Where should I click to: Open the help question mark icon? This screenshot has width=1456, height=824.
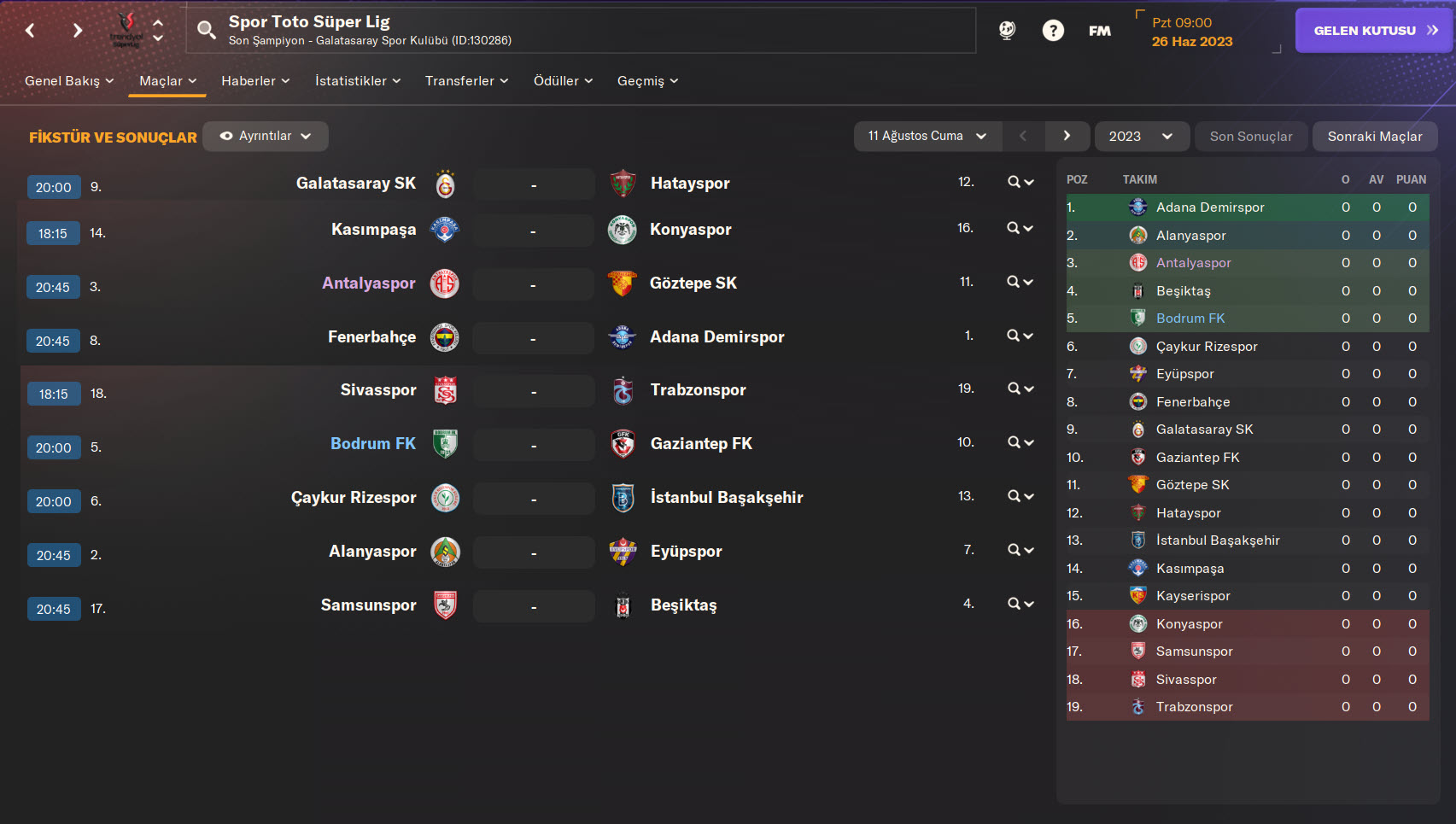pos(1053,31)
